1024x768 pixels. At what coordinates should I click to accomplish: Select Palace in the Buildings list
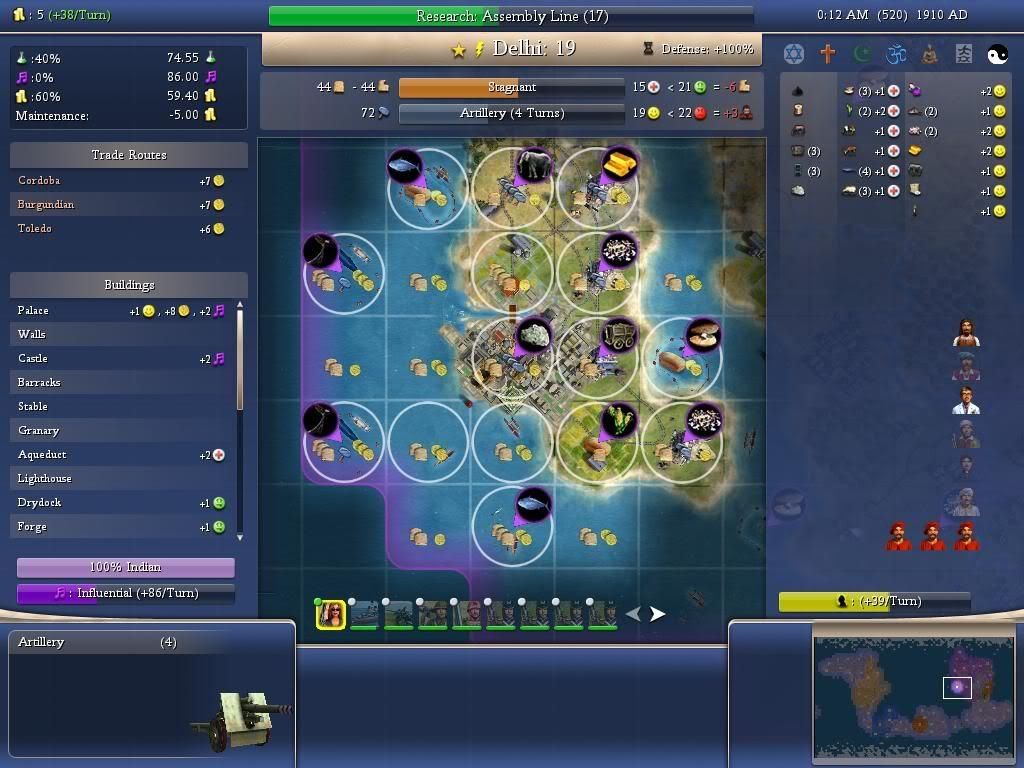pyautogui.click(x=33, y=310)
